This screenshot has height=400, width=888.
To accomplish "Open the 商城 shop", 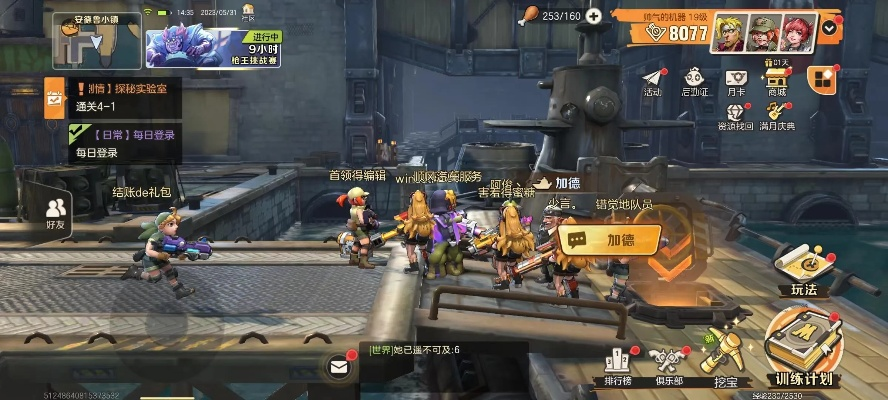I will click(x=776, y=81).
